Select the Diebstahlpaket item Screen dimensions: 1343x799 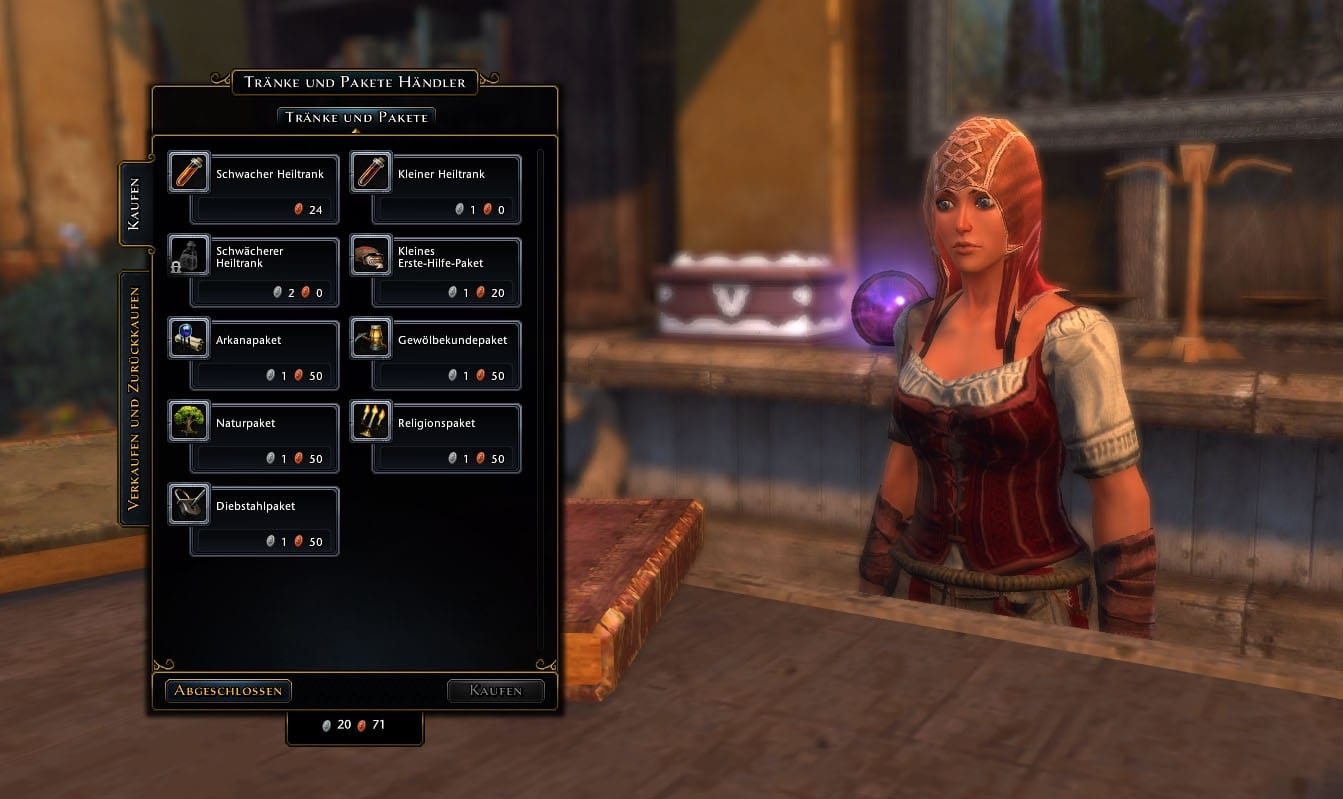tap(254, 521)
